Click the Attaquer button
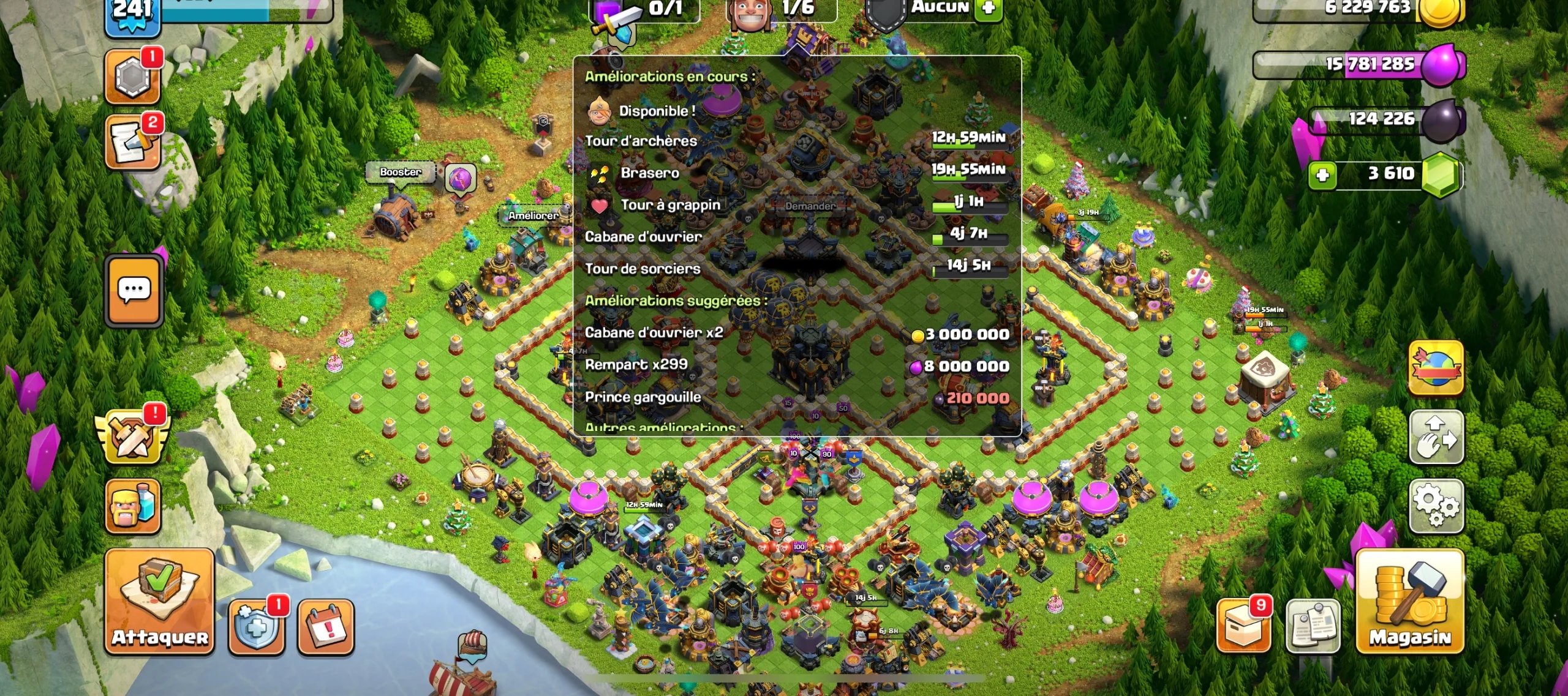 (x=159, y=603)
